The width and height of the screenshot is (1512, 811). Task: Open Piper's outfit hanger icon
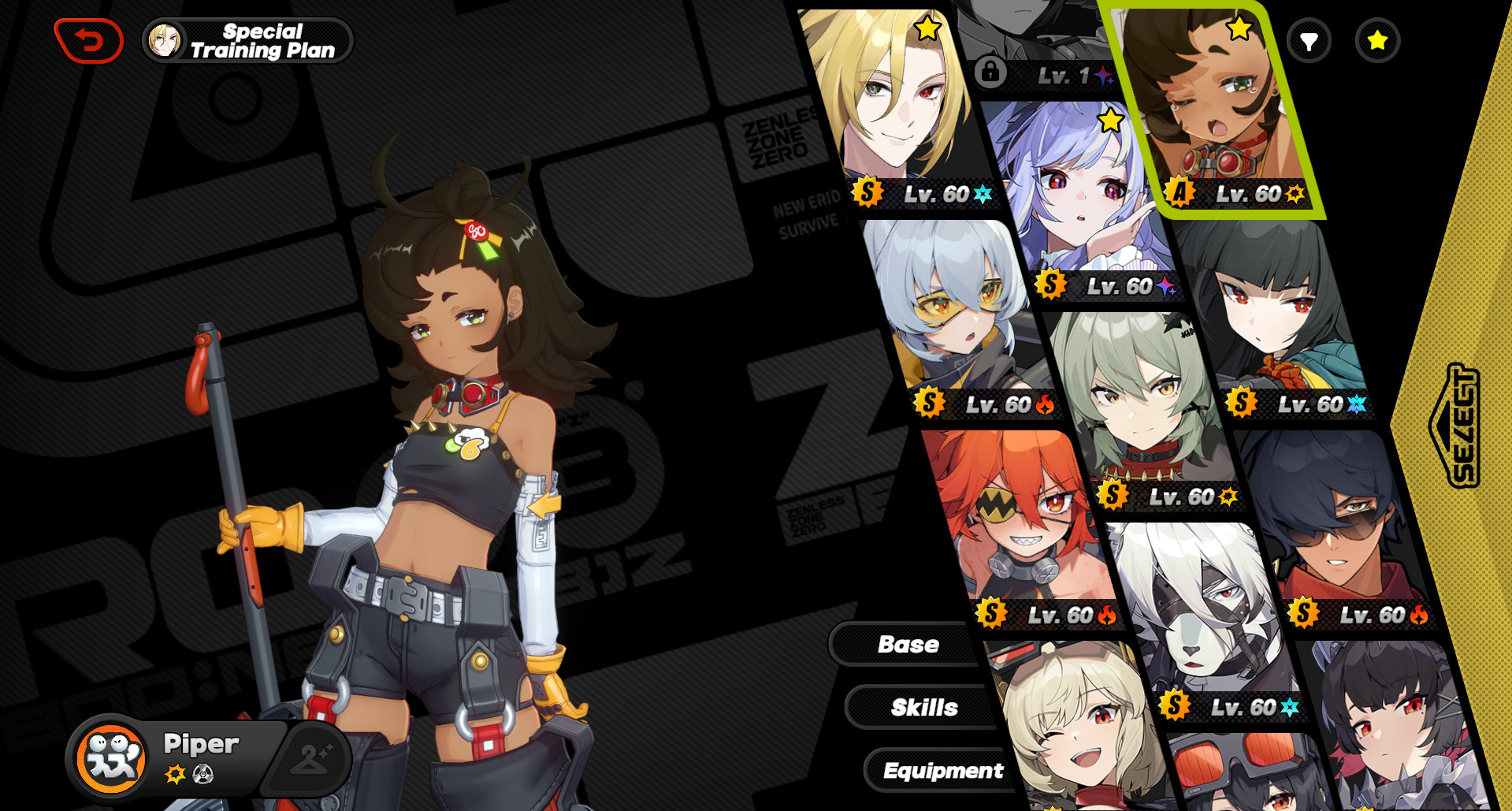[x=308, y=757]
